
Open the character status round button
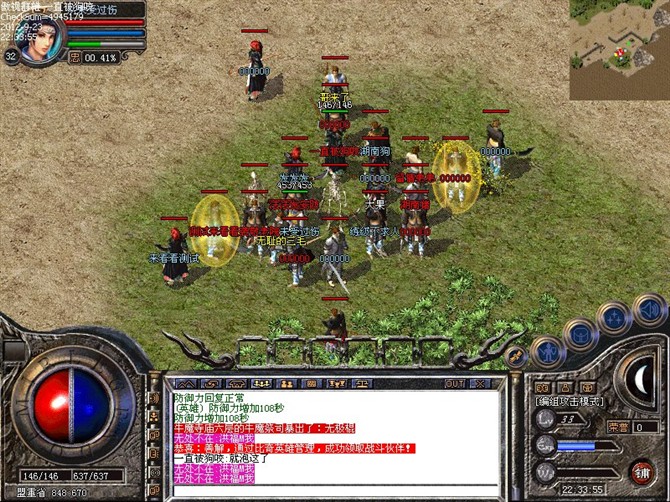(549, 351)
